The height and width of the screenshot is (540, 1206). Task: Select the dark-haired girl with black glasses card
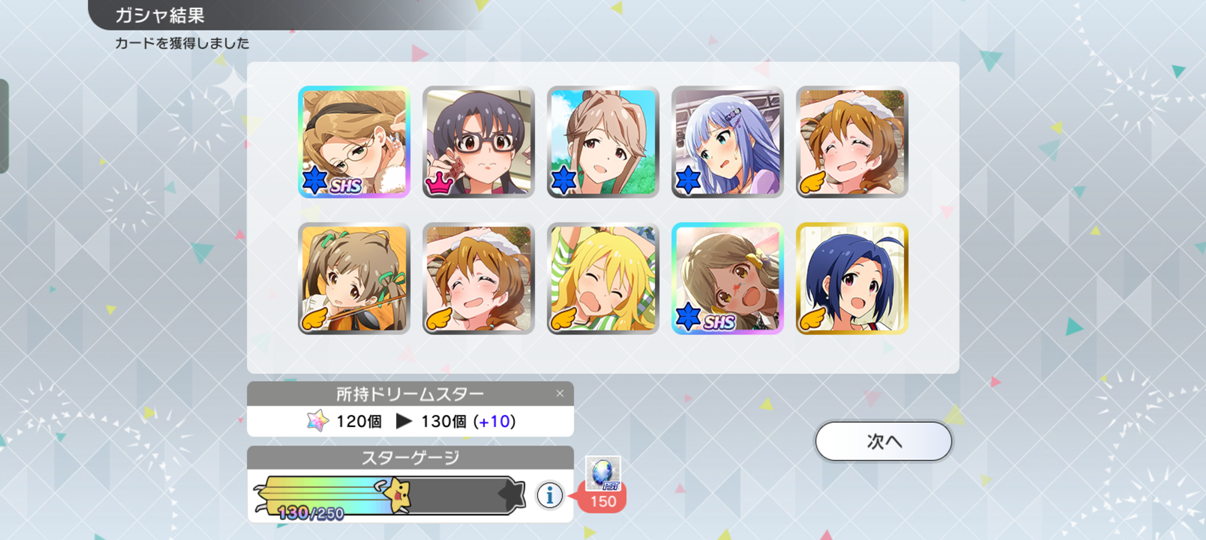[x=478, y=142]
